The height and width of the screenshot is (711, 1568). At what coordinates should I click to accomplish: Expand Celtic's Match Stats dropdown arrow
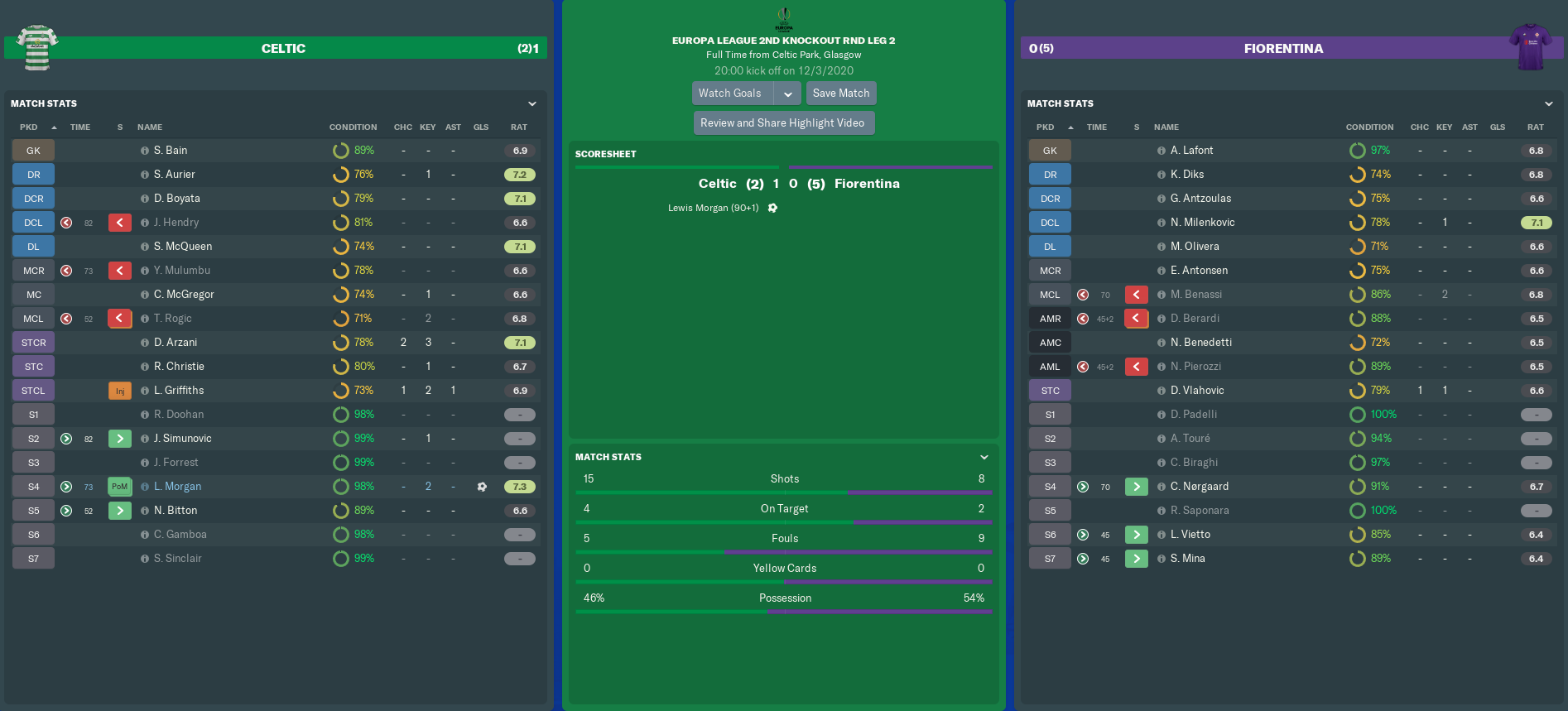click(x=532, y=103)
